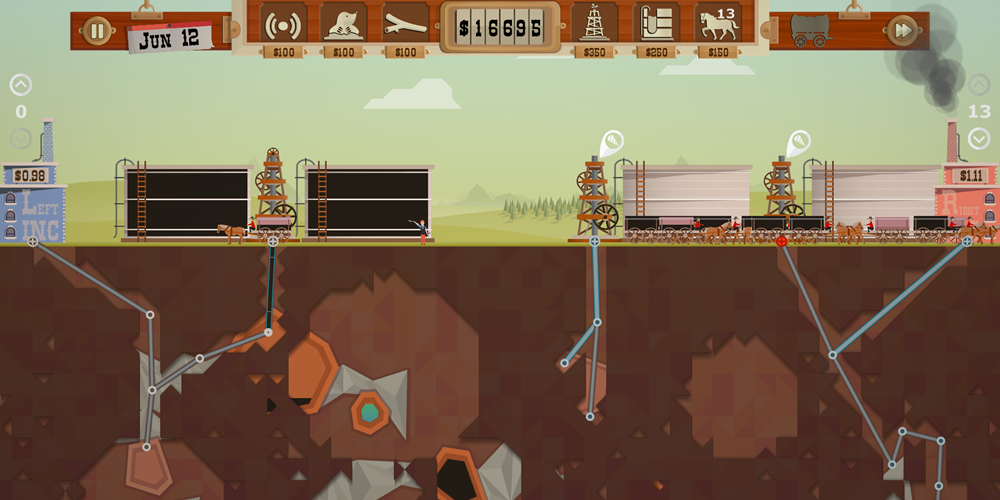Raise the Left Inc wagon count arrow
Screen dimensions: 1000x500
[20, 85]
